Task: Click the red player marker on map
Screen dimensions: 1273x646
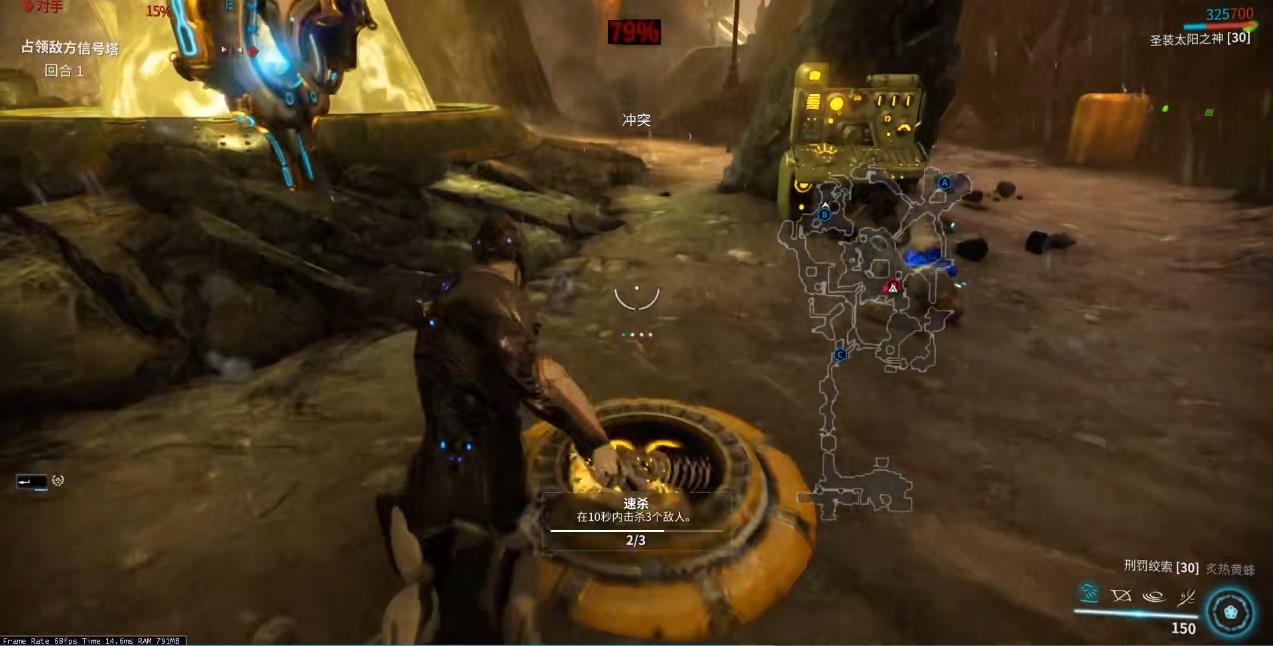Action: [x=893, y=287]
